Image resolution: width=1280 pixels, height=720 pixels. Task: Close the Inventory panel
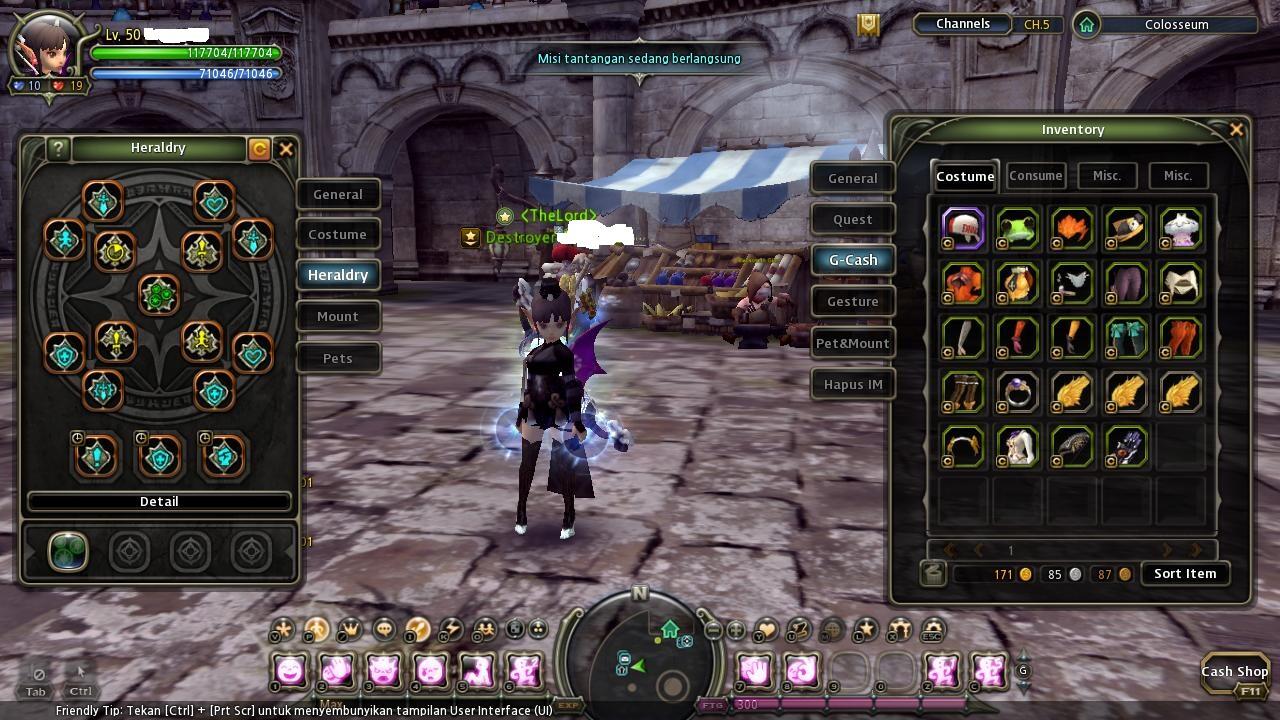click(x=1236, y=129)
